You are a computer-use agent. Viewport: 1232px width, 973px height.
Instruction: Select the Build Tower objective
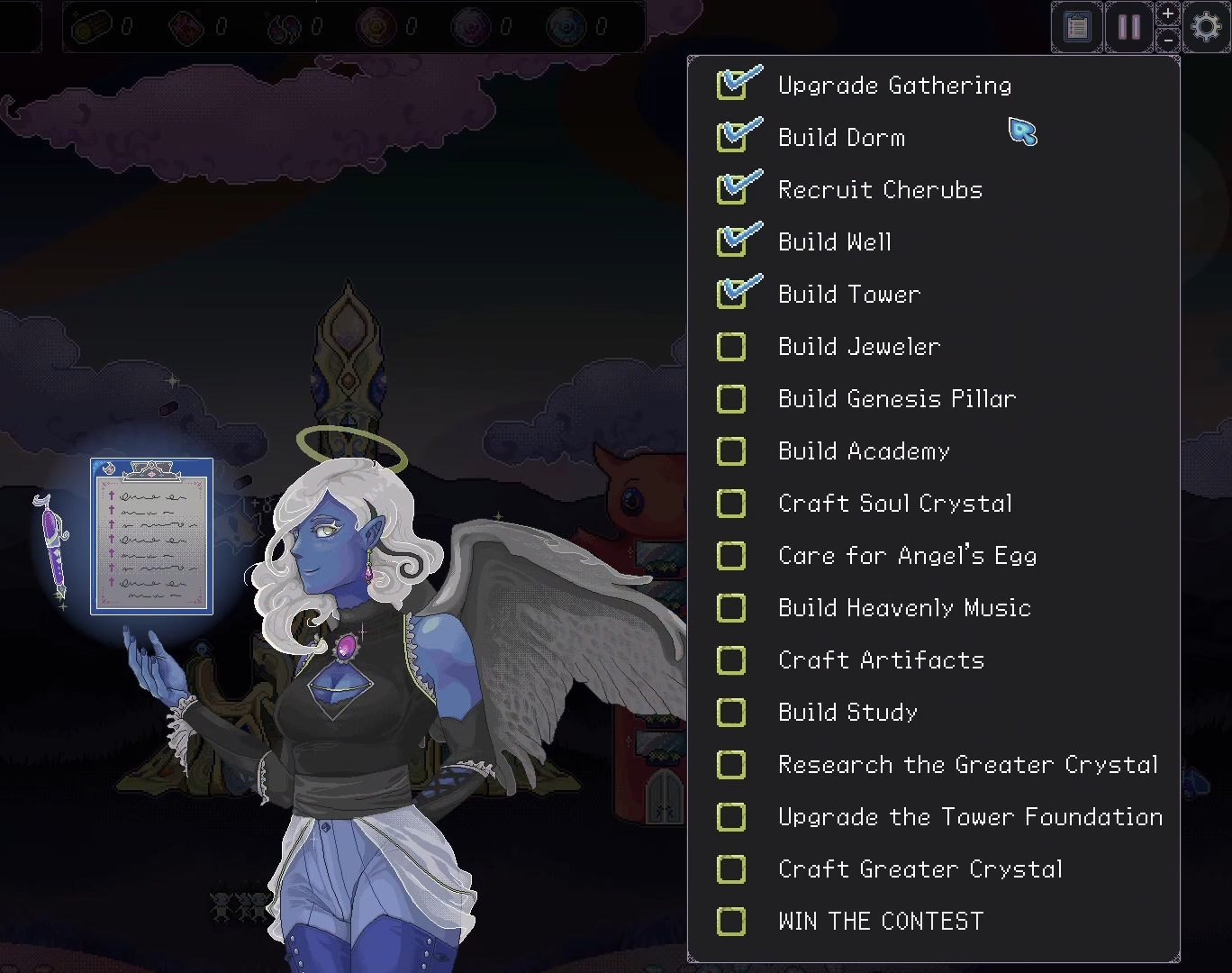848,295
